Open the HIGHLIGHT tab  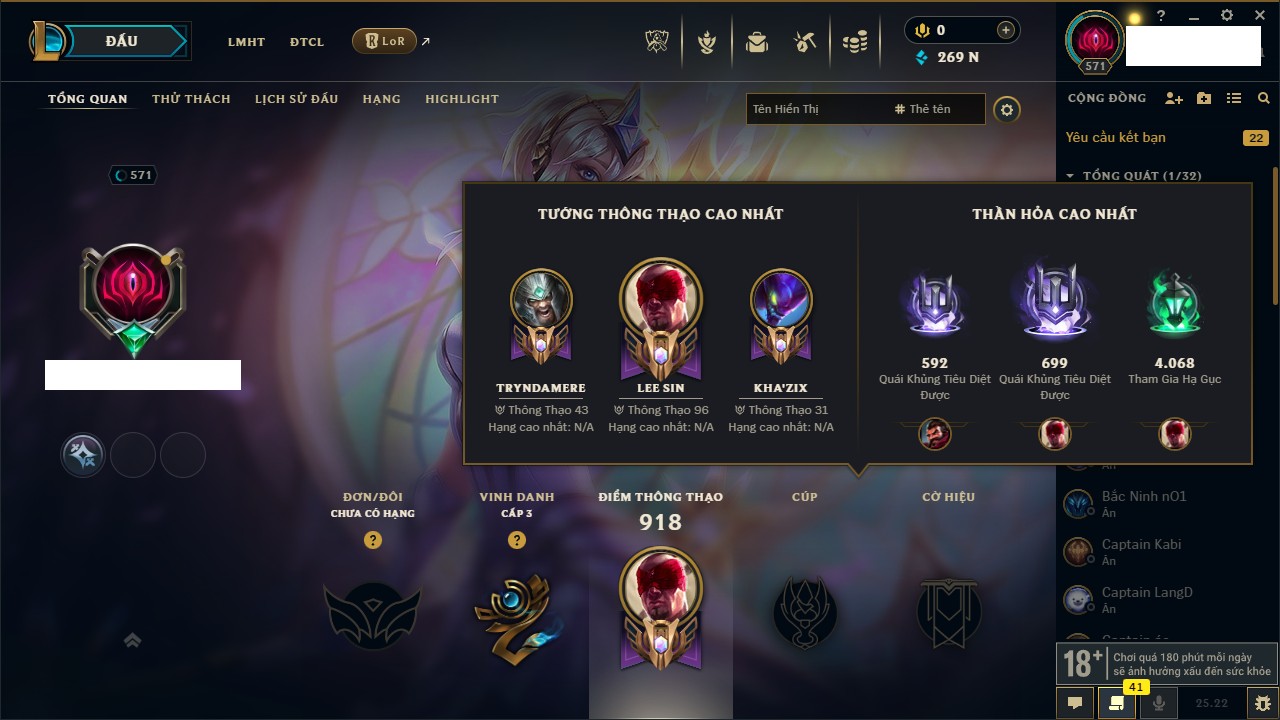(461, 99)
